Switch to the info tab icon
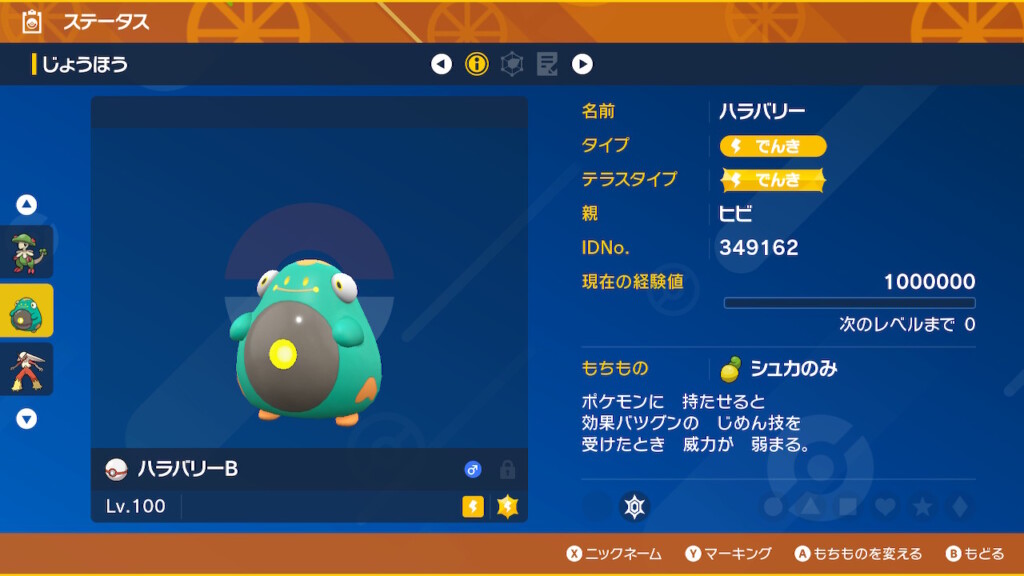This screenshot has width=1024, height=576. pos(477,65)
